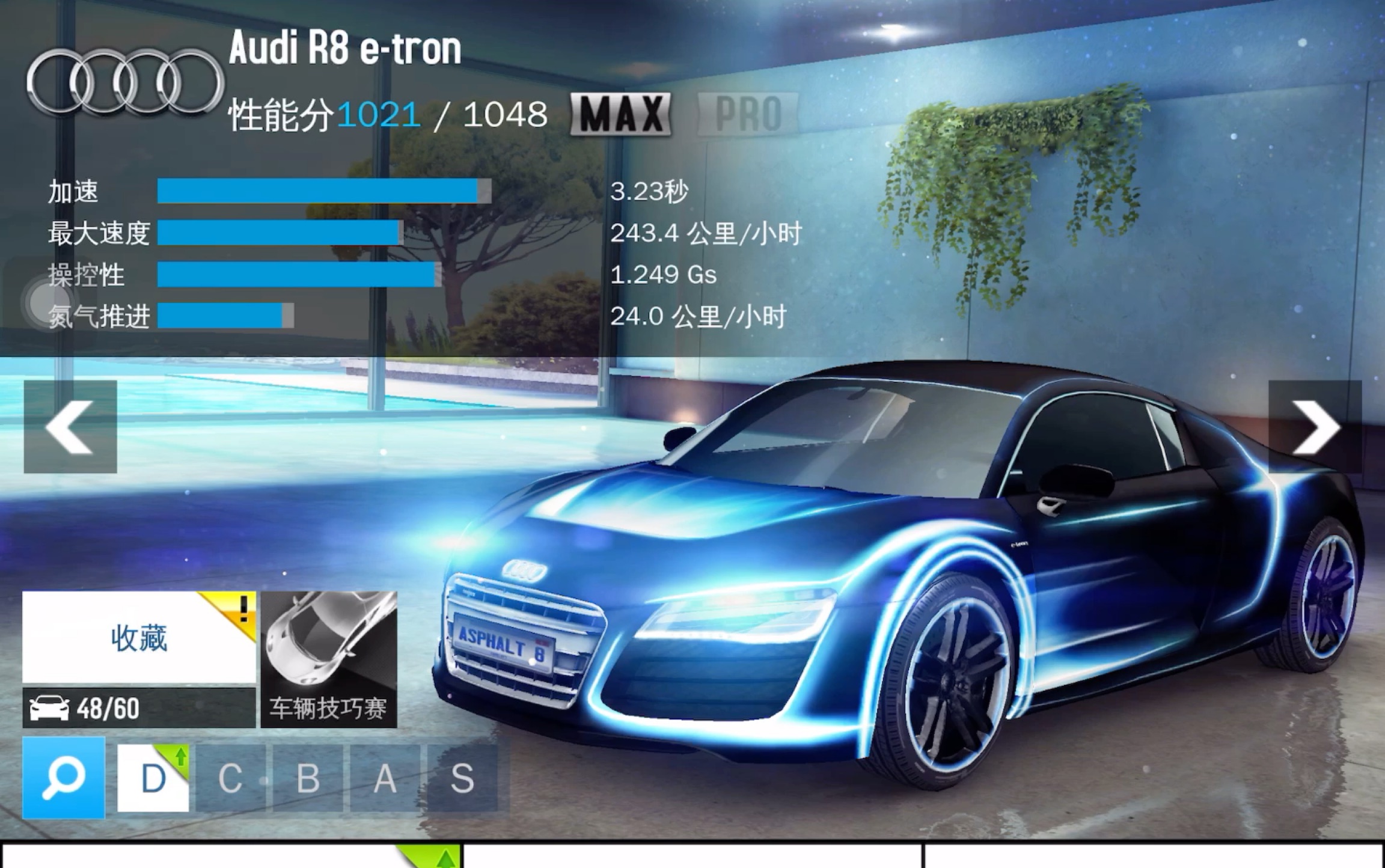Image resolution: width=1385 pixels, height=868 pixels.
Task: Choose the B class tab
Action: [308, 778]
